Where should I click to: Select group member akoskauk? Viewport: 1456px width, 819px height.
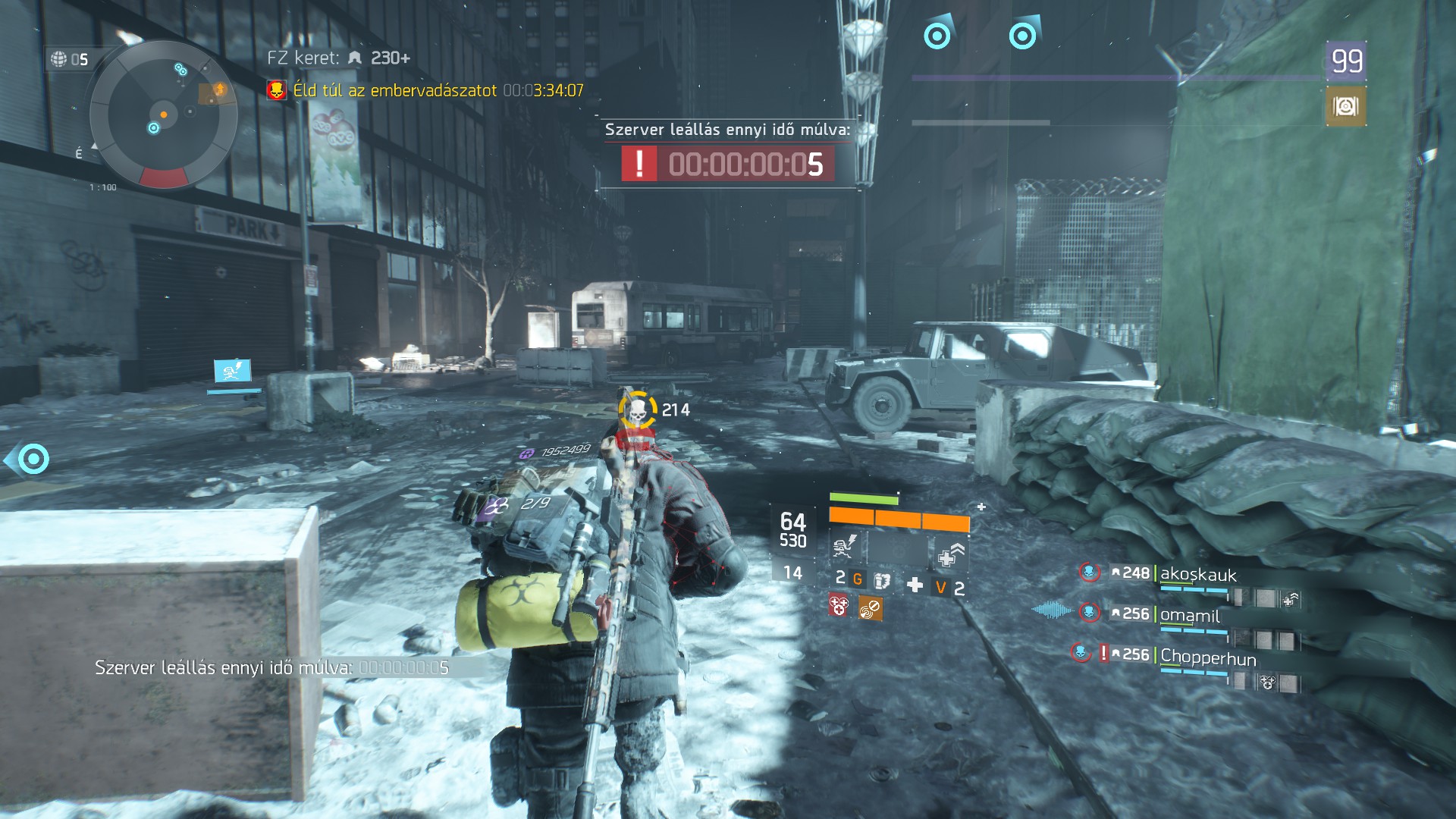coord(1197,574)
